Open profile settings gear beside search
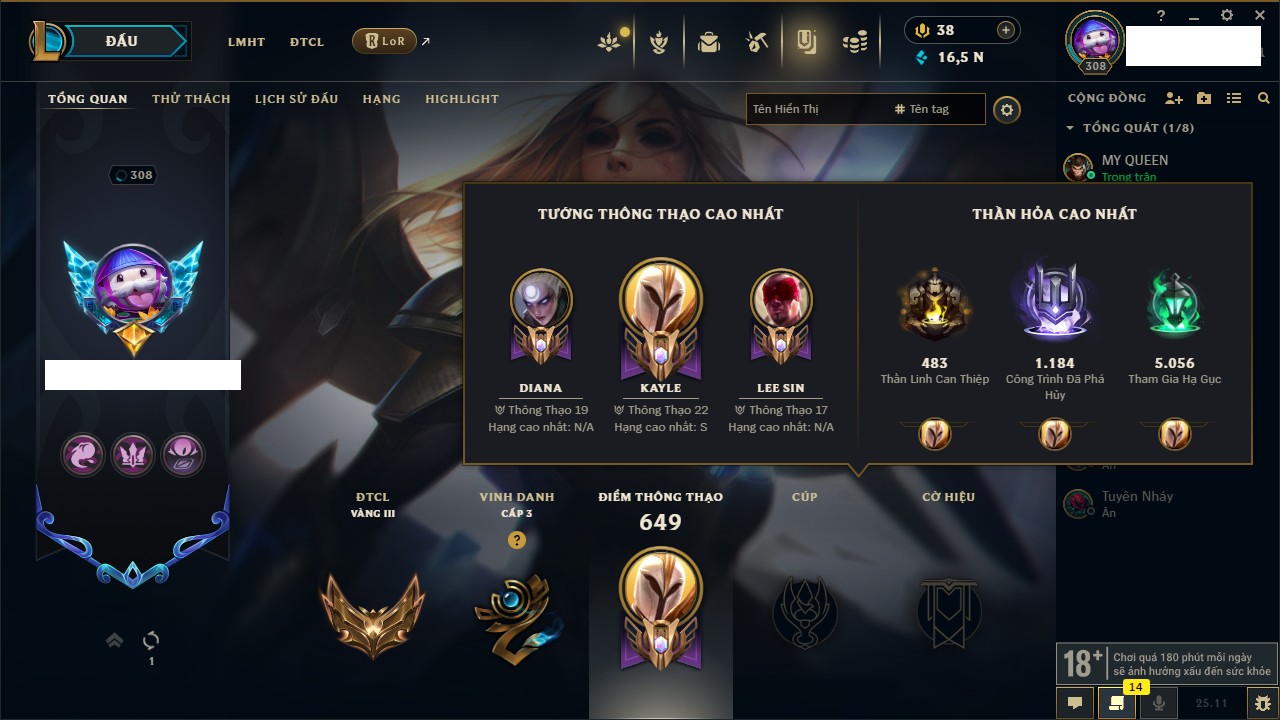The image size is (1280, 720). coord(1007,110)
